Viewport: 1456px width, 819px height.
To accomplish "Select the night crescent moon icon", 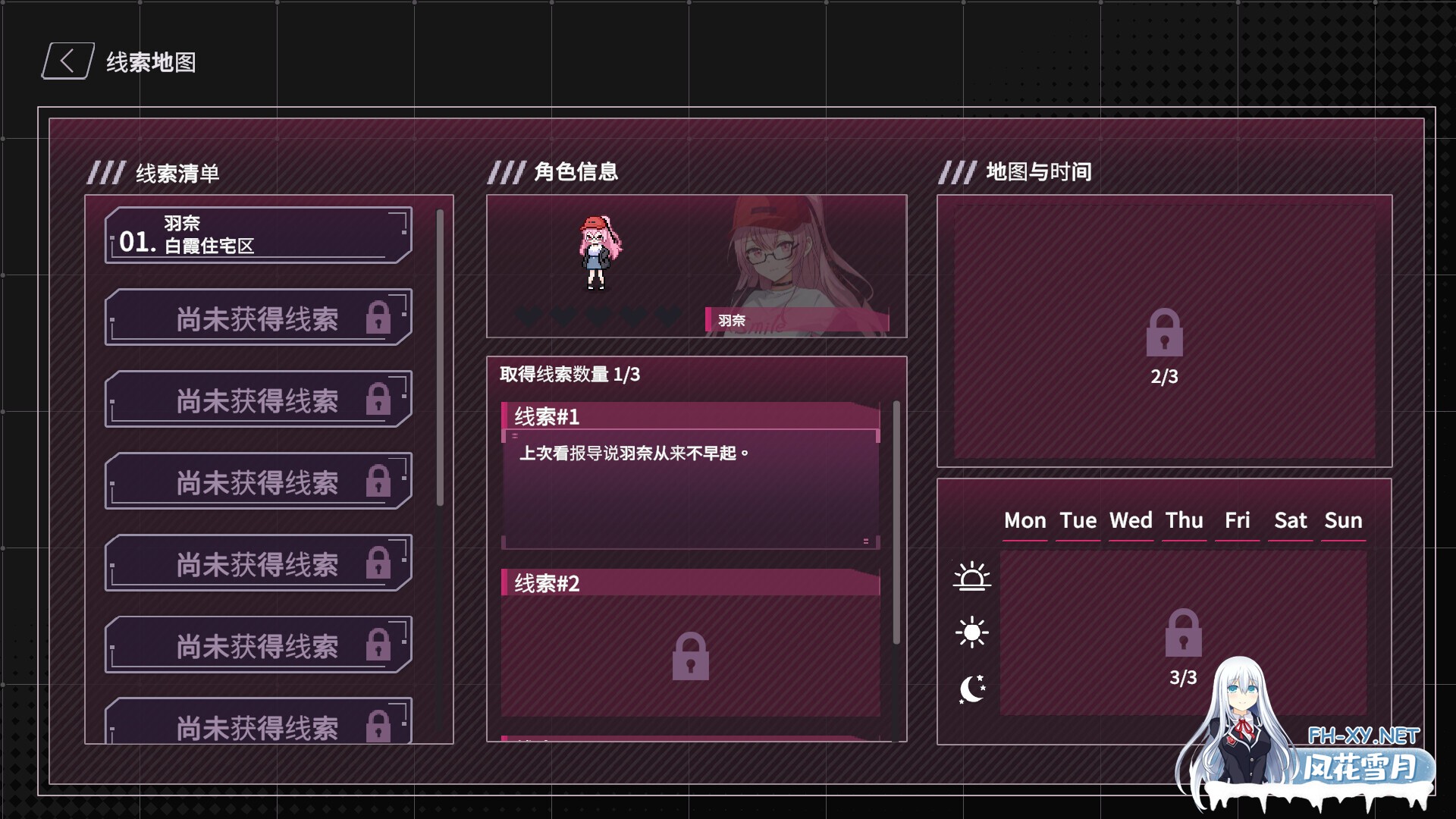I will [973, 687].
